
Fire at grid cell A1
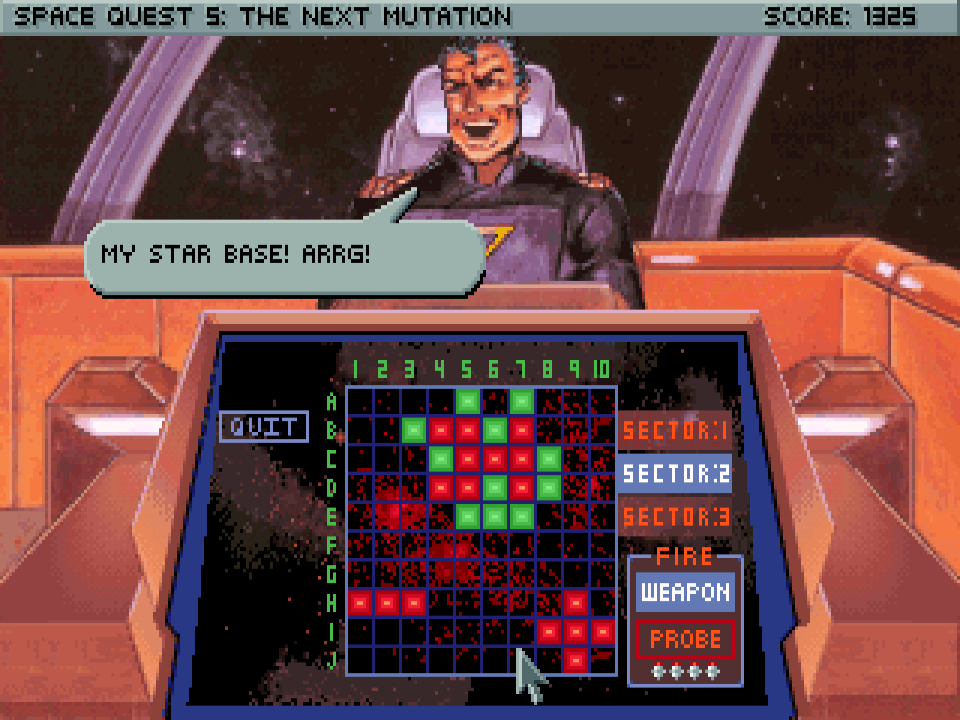coord(360,402)
